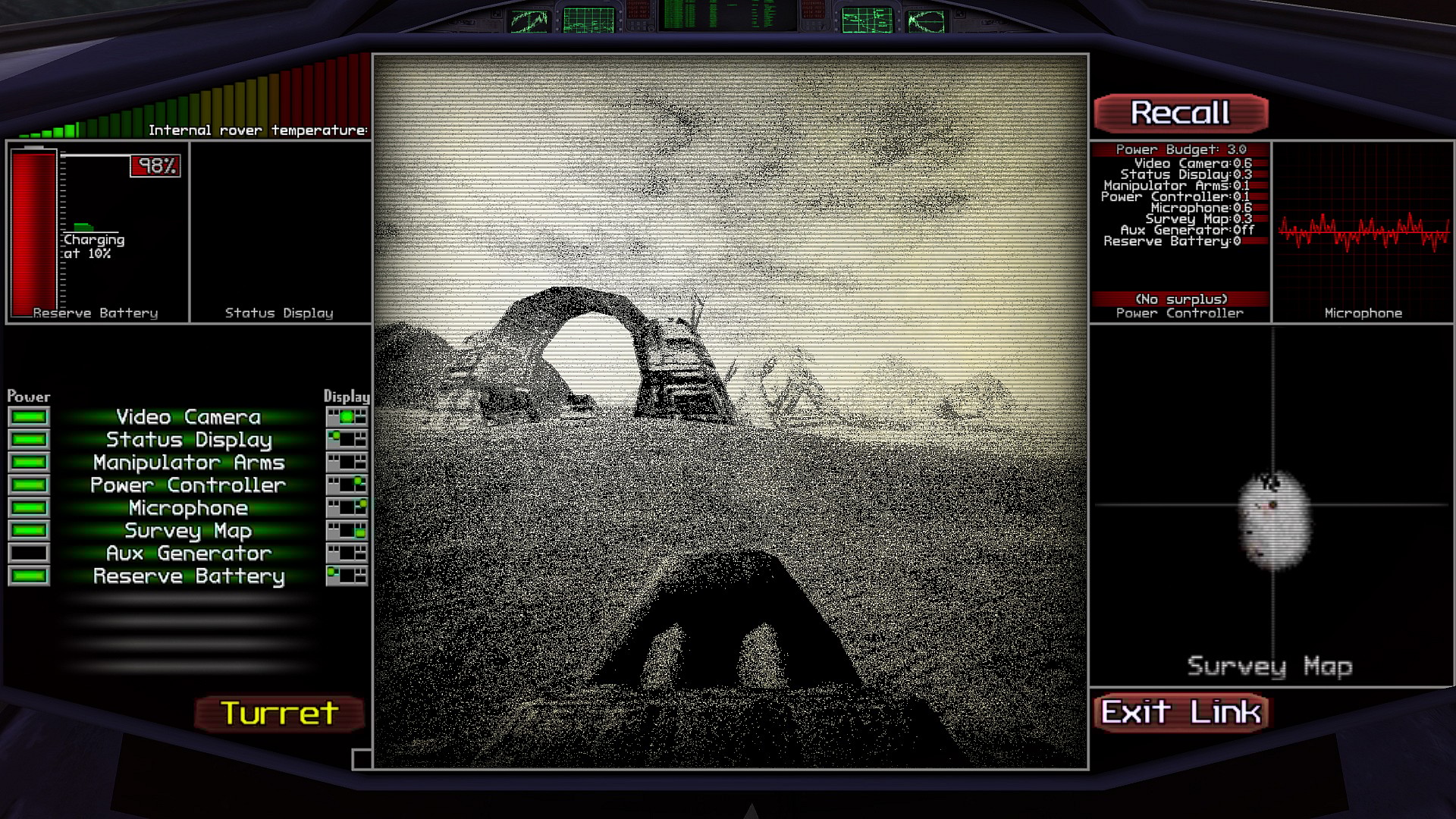Select the Power Controller budget panel
The height and width of the screenshot is (819, 1456).
click(x=1180, y=232)
